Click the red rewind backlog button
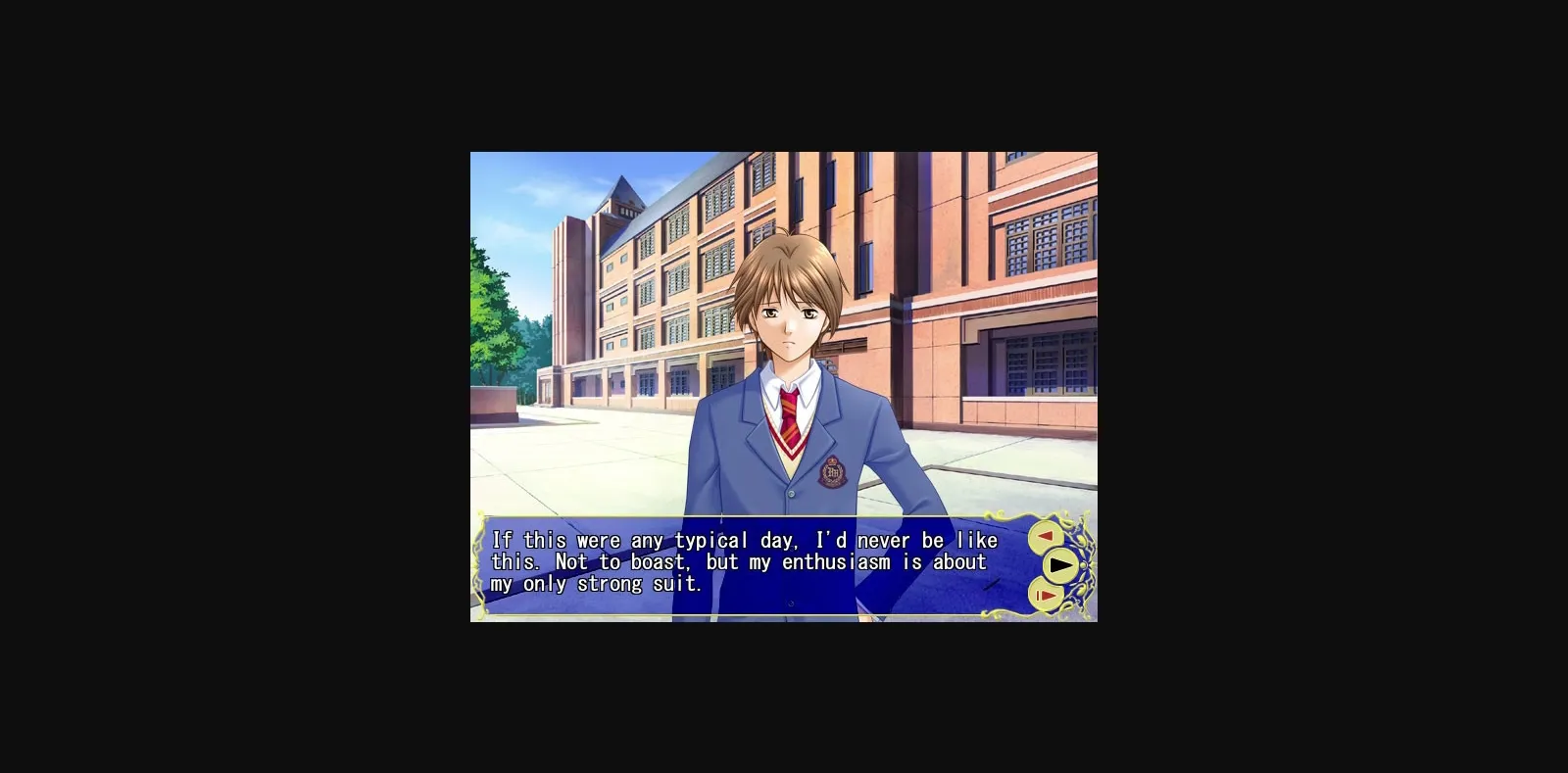Viewport: 1568px width, 773px height. click(x=1045, y=535)
